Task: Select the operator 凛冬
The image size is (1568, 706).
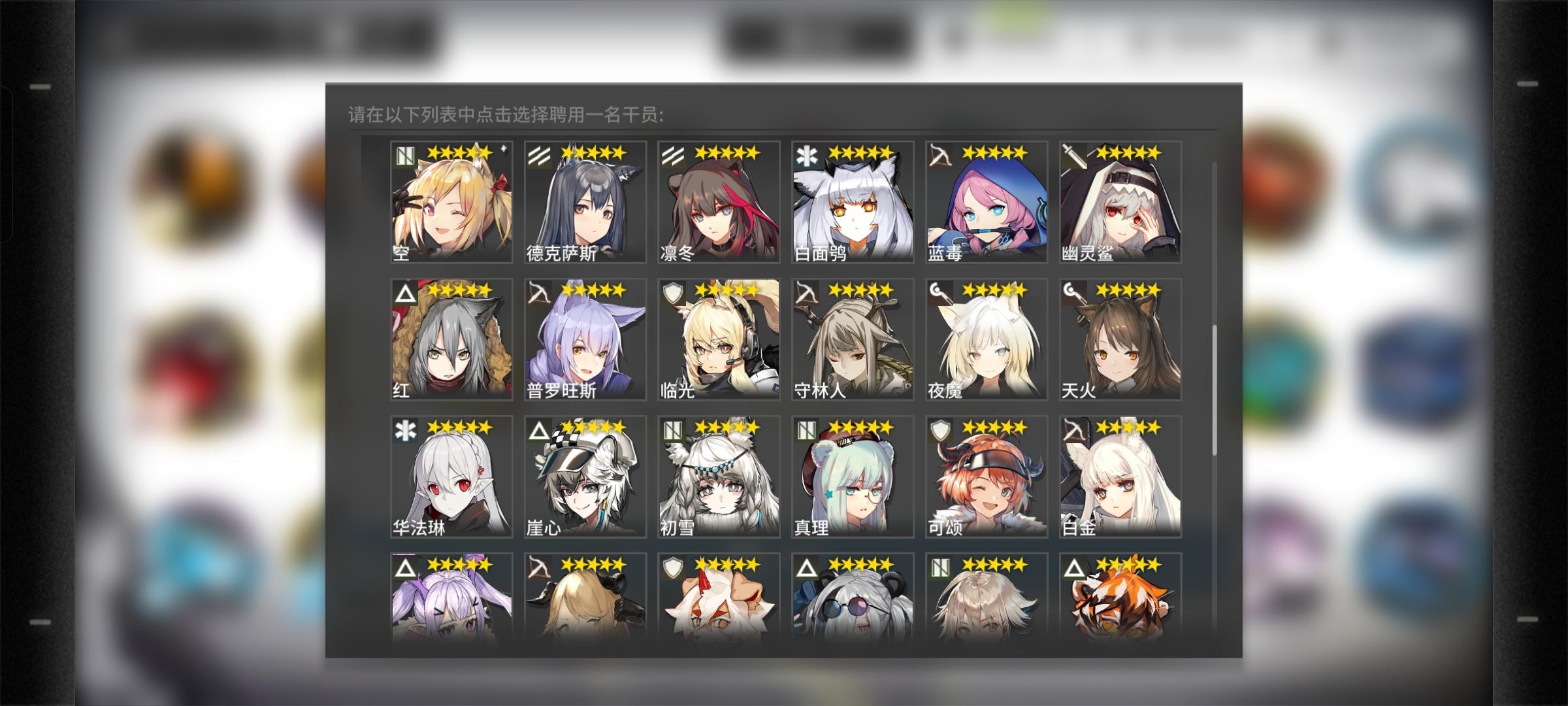Action: coord(717,203)
